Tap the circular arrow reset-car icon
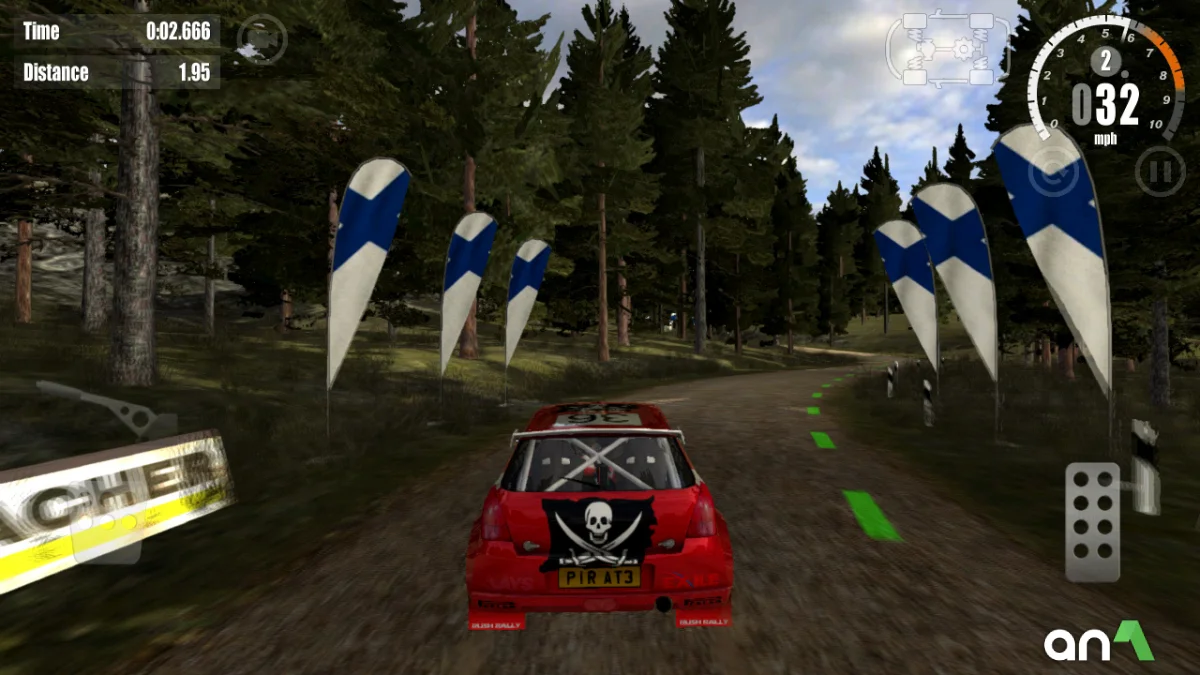The image size is (1200, 675). [1052, 172]
